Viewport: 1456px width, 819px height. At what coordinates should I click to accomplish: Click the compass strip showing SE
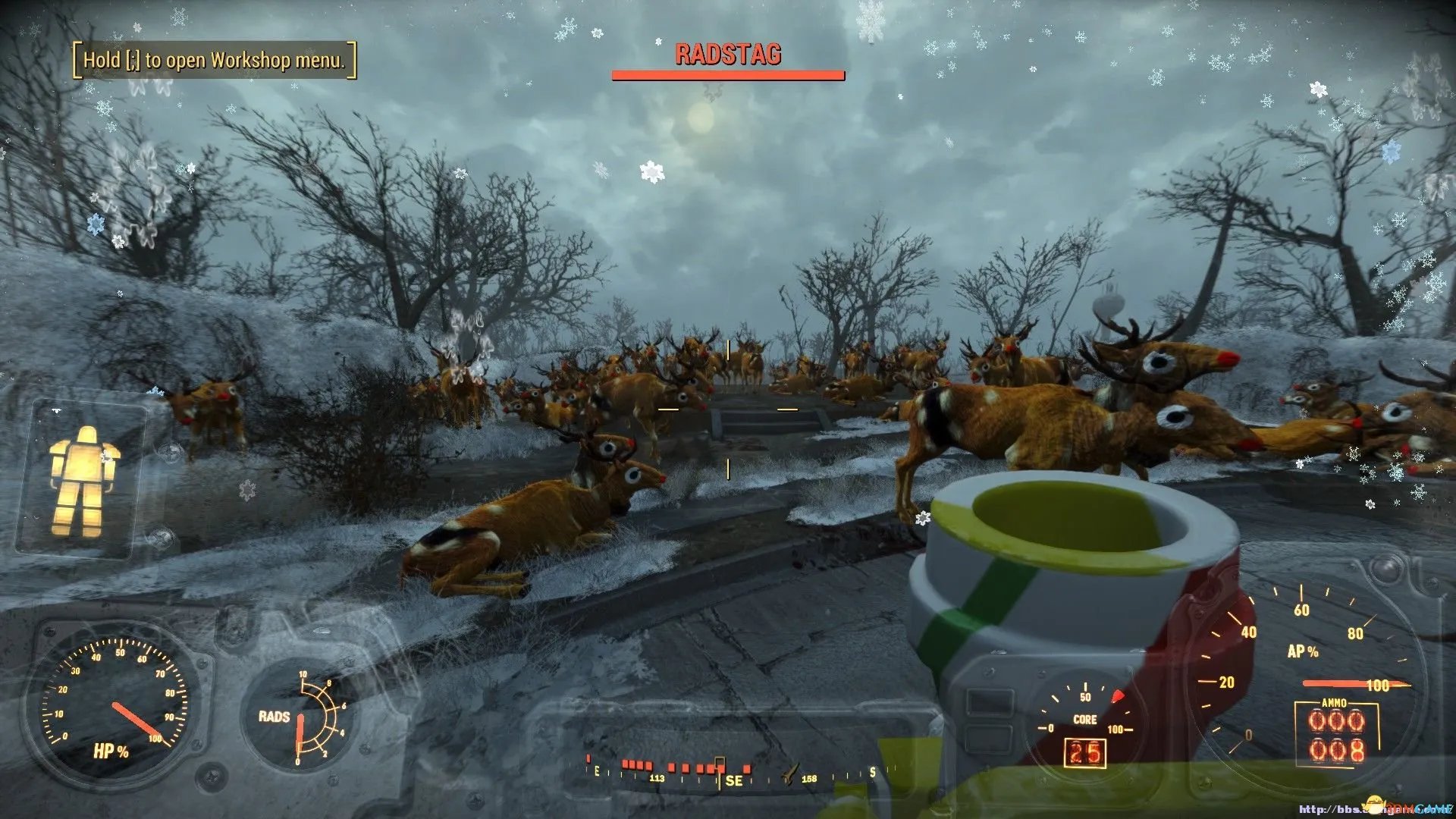[x=733, y=773]
